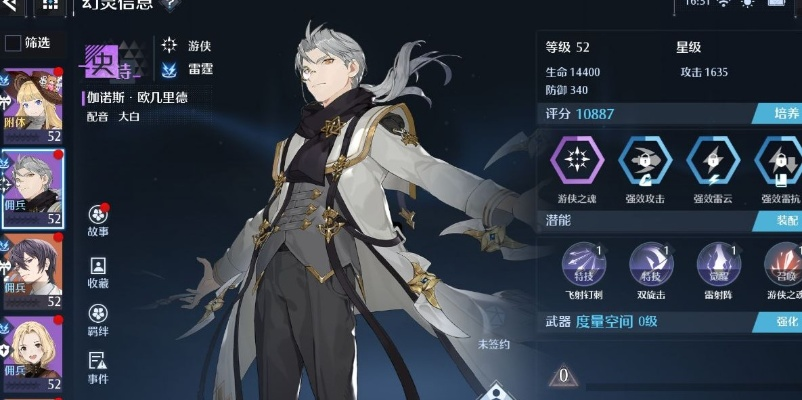Open the 收藏 collection section

click(x=98, y=272)
